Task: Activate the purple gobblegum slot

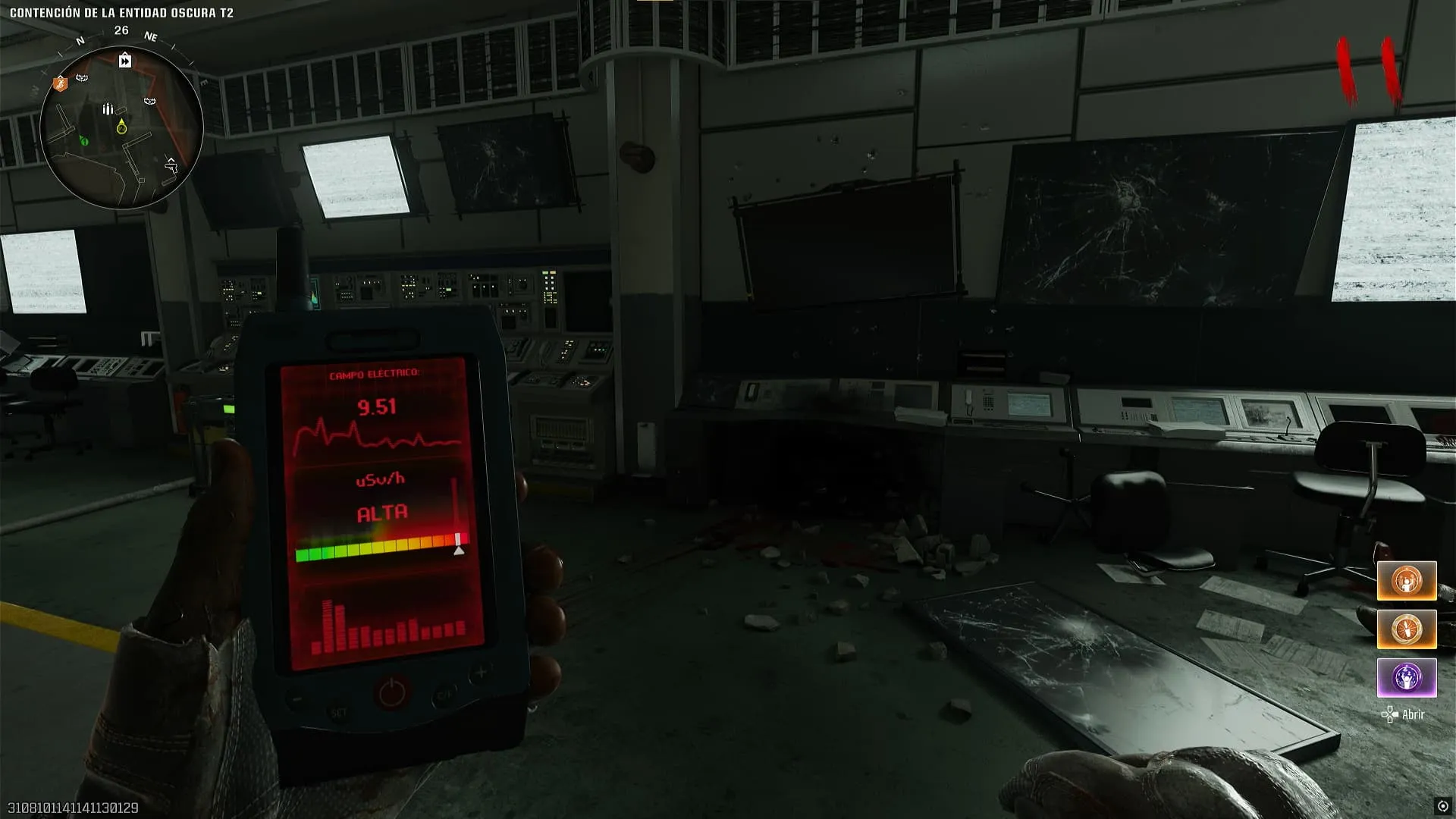Action: pyautogui.click(x=1407, y=677)
